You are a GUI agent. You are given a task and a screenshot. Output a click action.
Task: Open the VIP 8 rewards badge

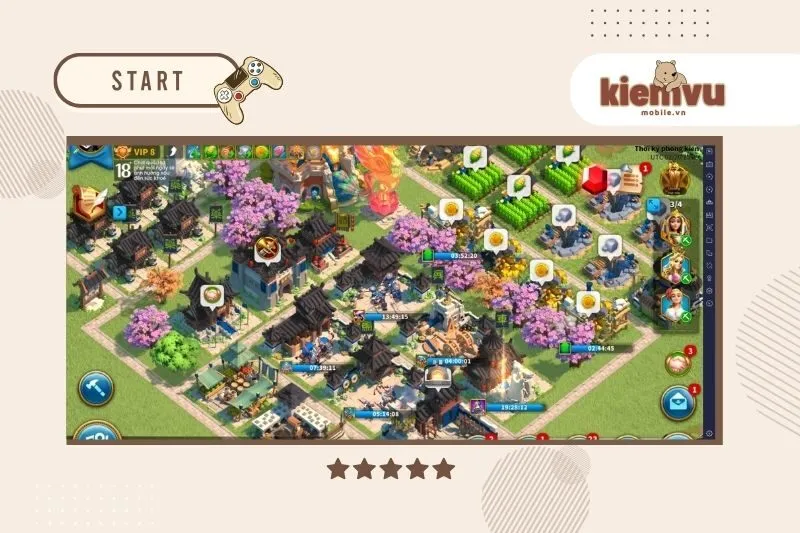[x=138, y=151]
